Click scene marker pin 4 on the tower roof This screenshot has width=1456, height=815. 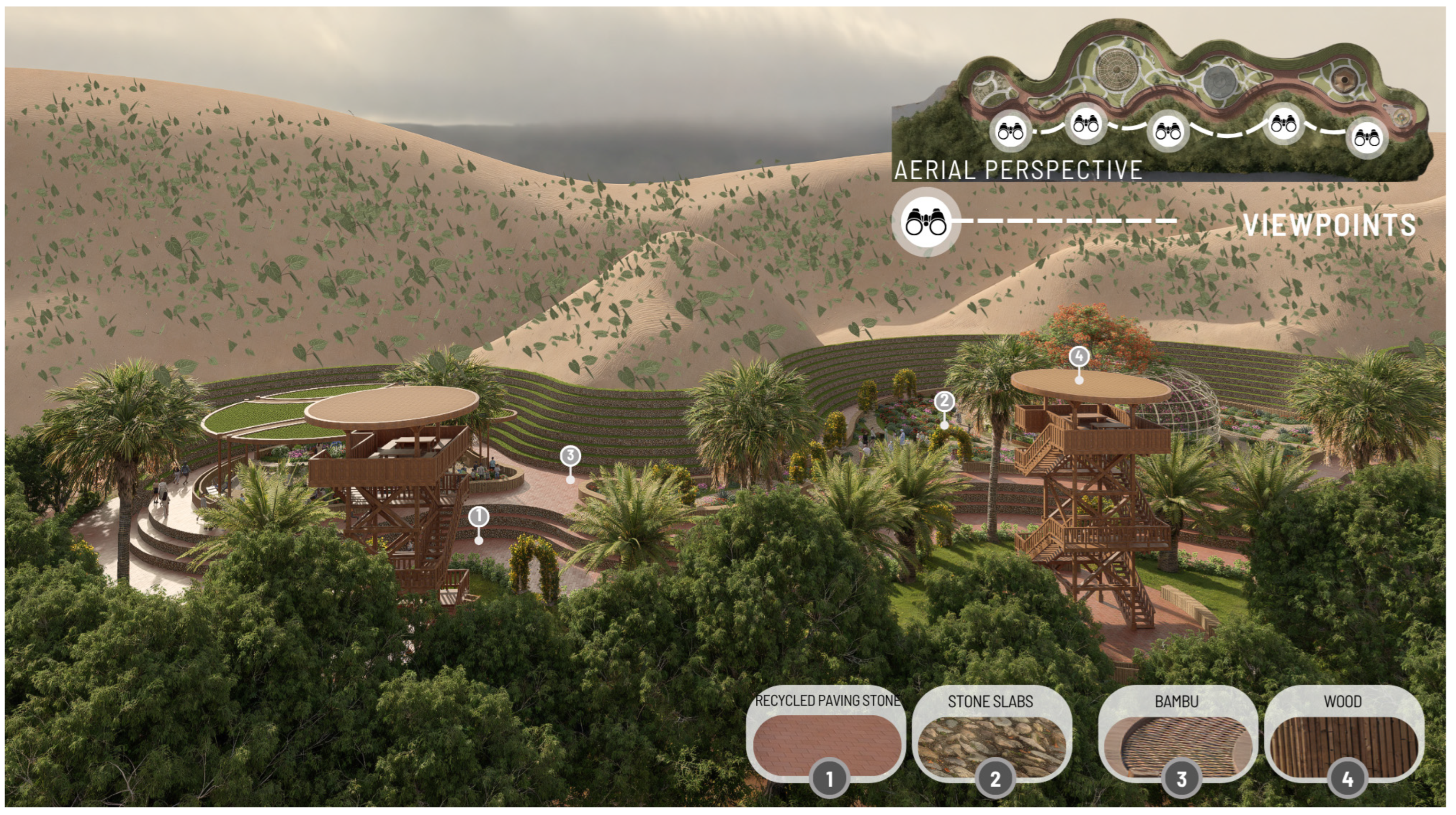point(1079,357)
